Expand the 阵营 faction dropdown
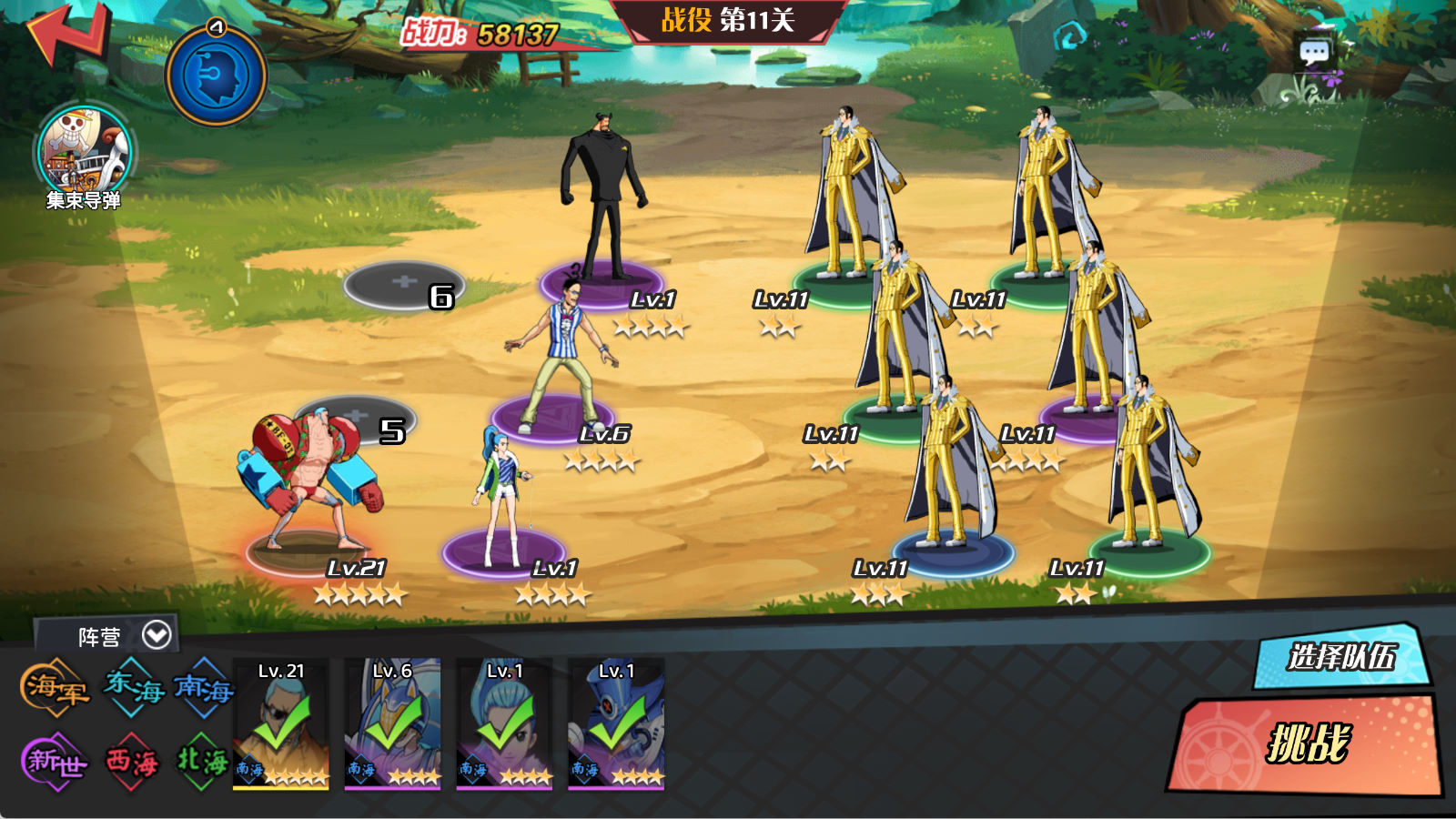The width and height of the screenshot is (1456, 819). pos(157,635)
